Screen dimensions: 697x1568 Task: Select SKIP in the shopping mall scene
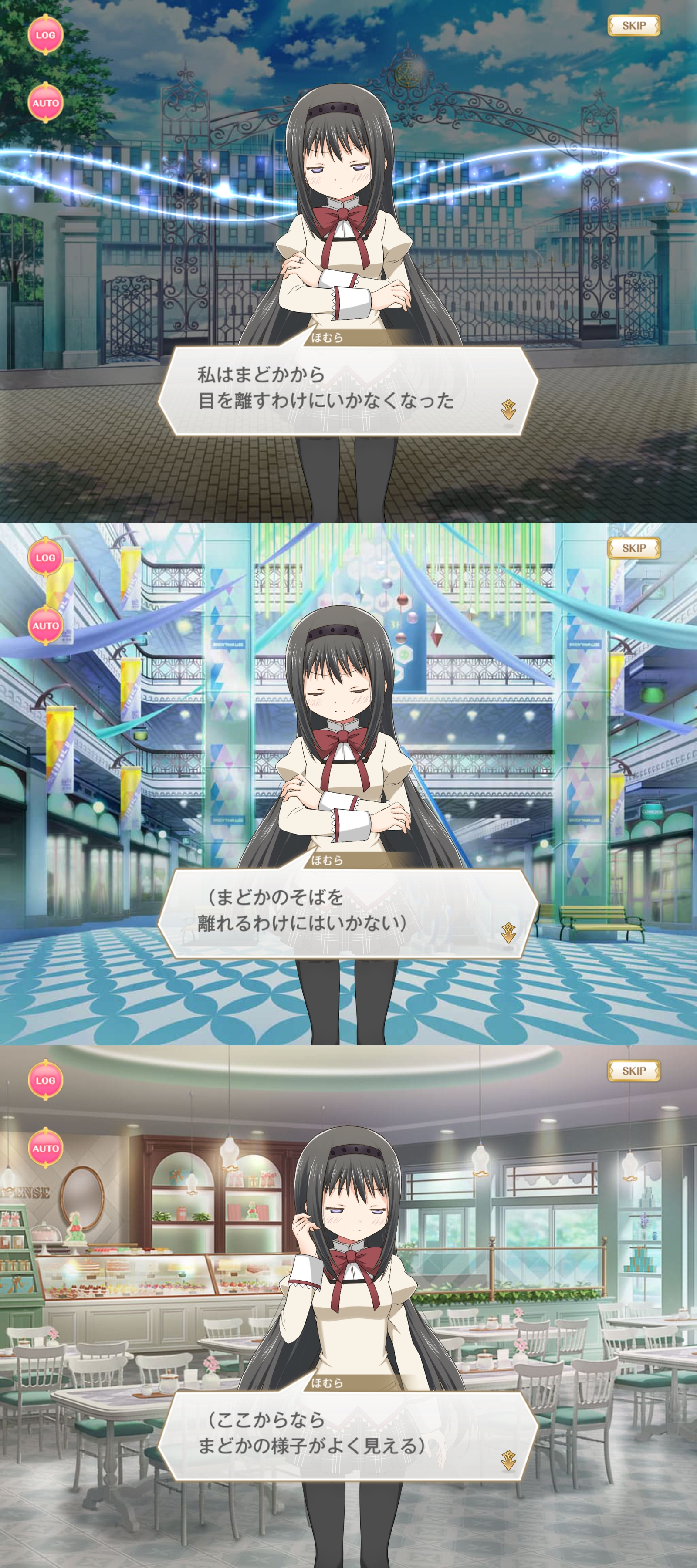(633, 548)
